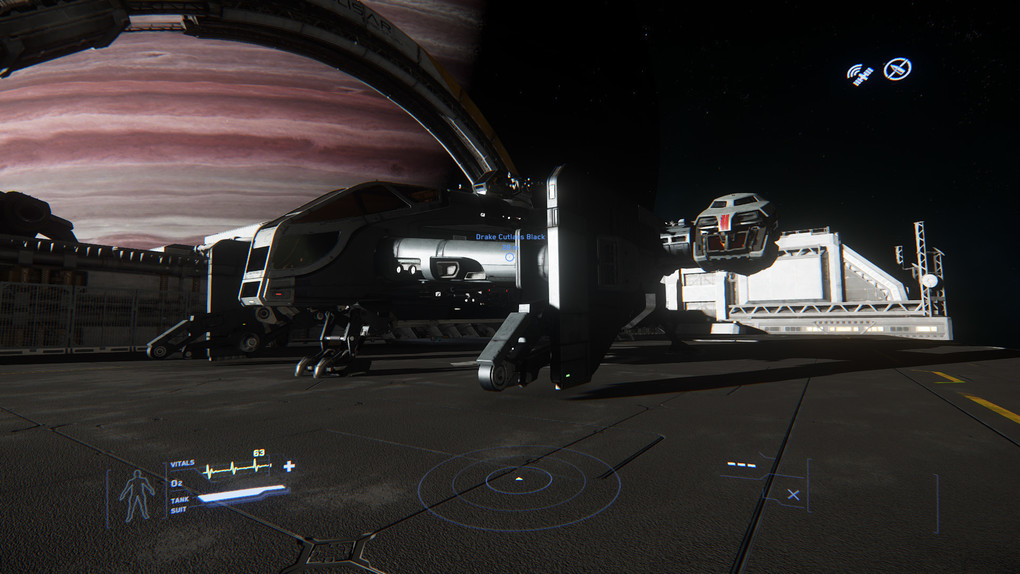
Task: Select the Drake Cutlass Black ship marker
Action: tap(510, 255)
